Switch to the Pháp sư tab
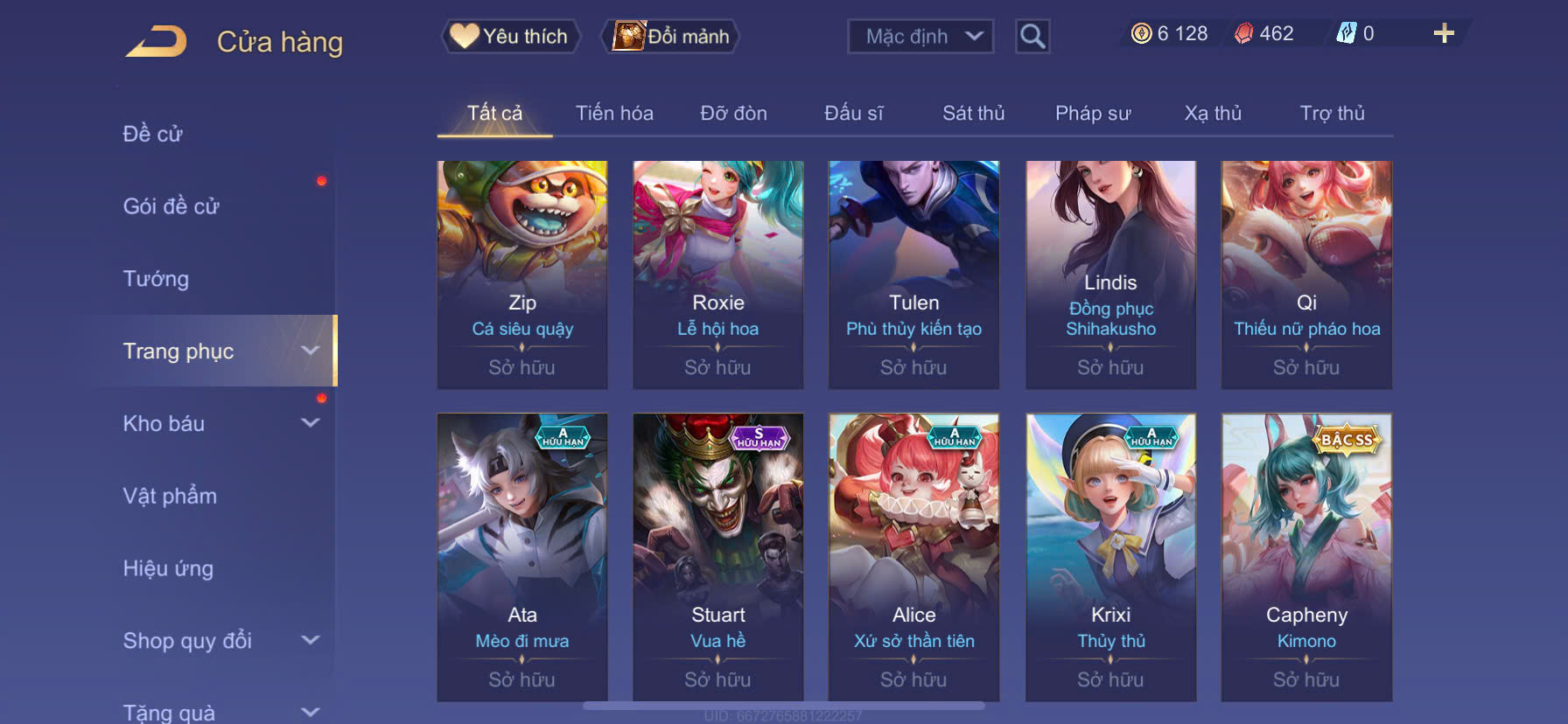This screenshot has height=724, width=1568. click(1093, 114)
